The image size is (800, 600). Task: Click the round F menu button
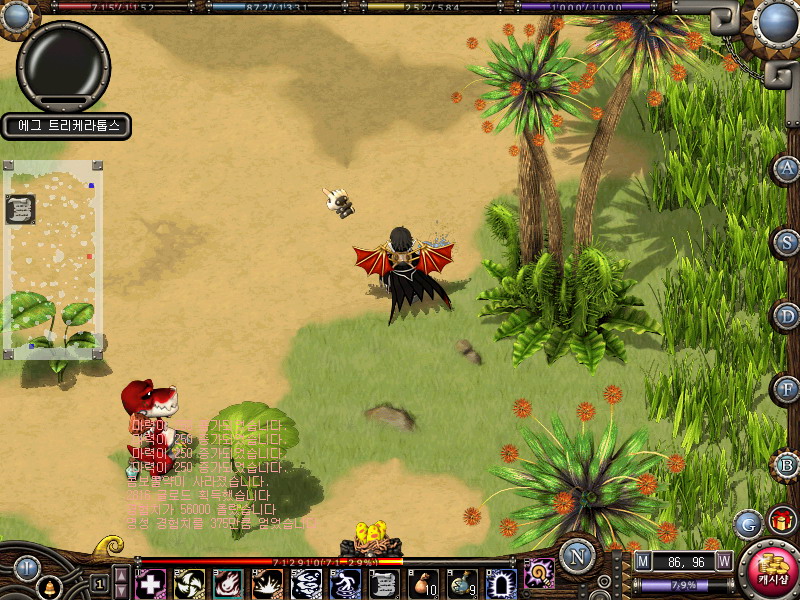pos(787,388)
